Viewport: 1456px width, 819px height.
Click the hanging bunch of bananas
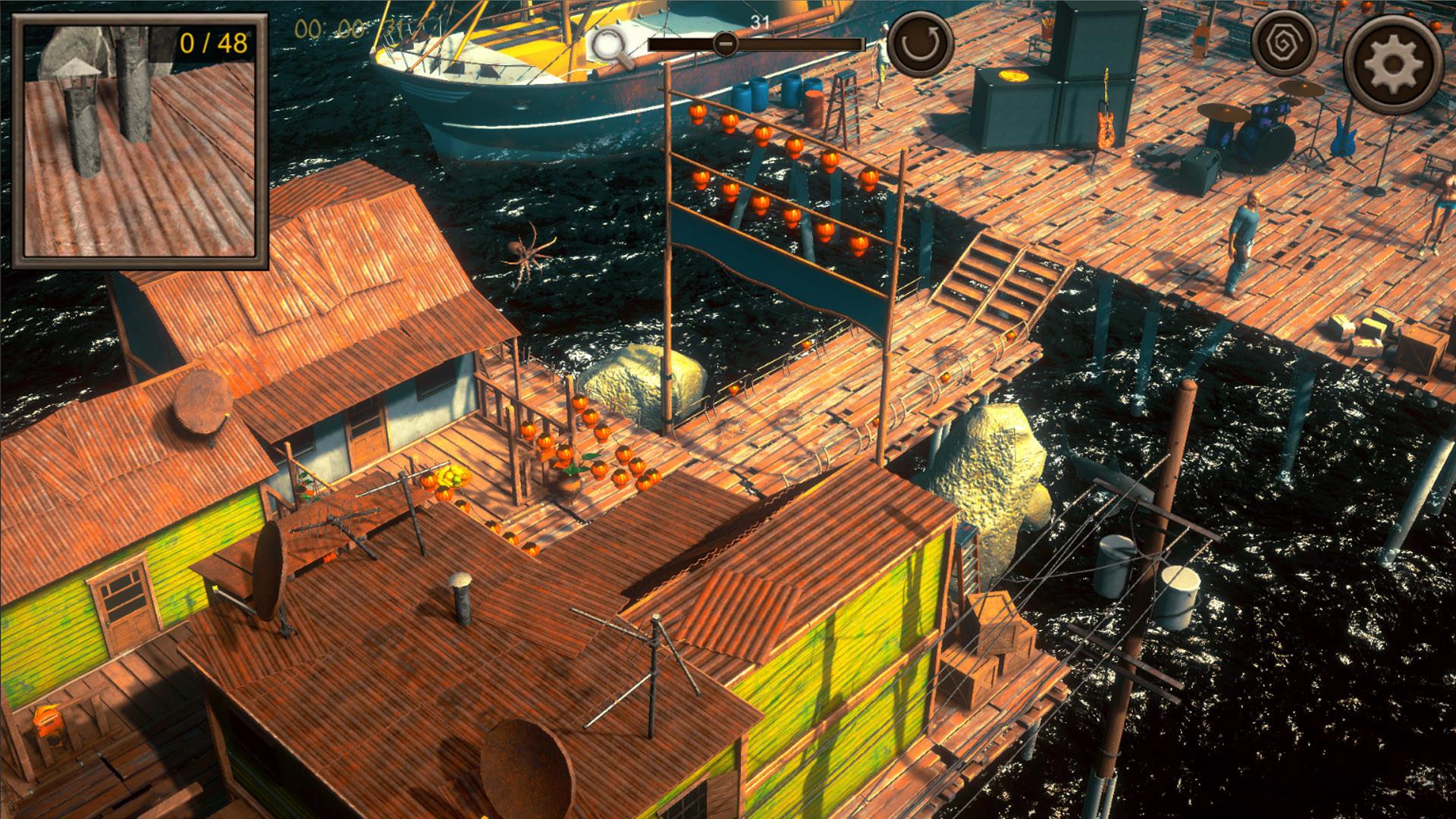[x=449, y=474]
